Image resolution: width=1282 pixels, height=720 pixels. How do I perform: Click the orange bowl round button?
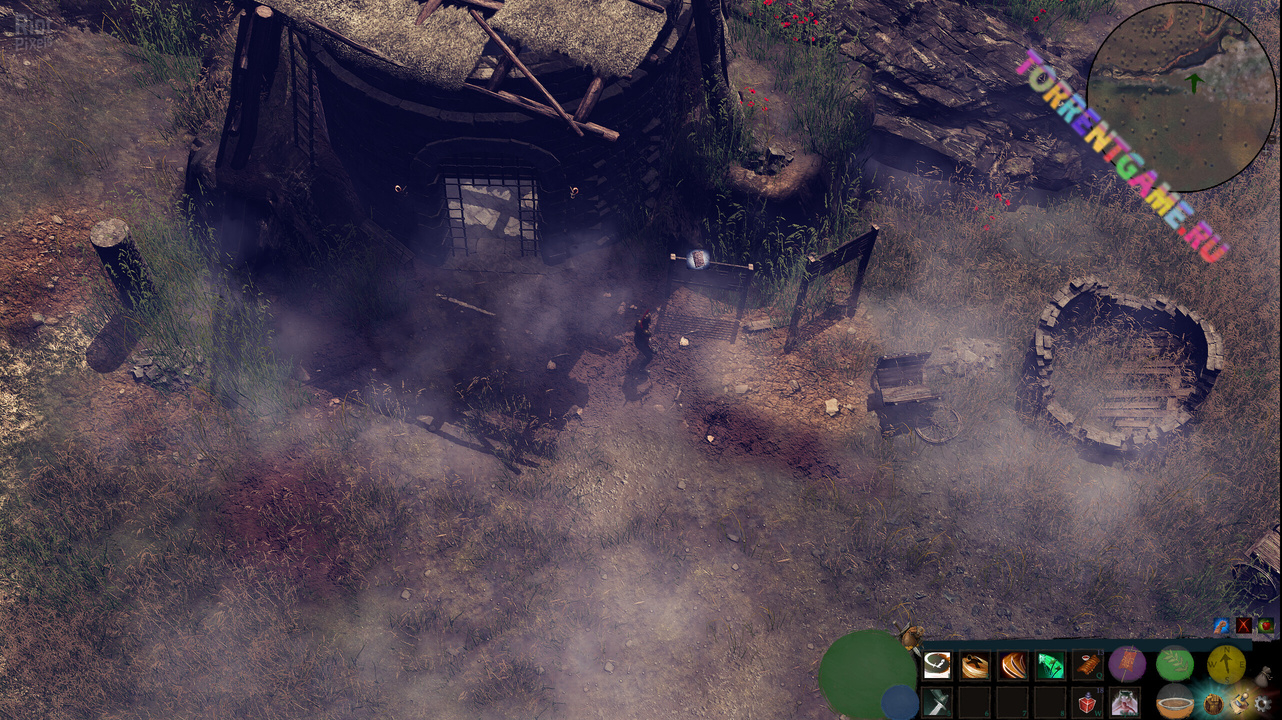point(1175,702)
